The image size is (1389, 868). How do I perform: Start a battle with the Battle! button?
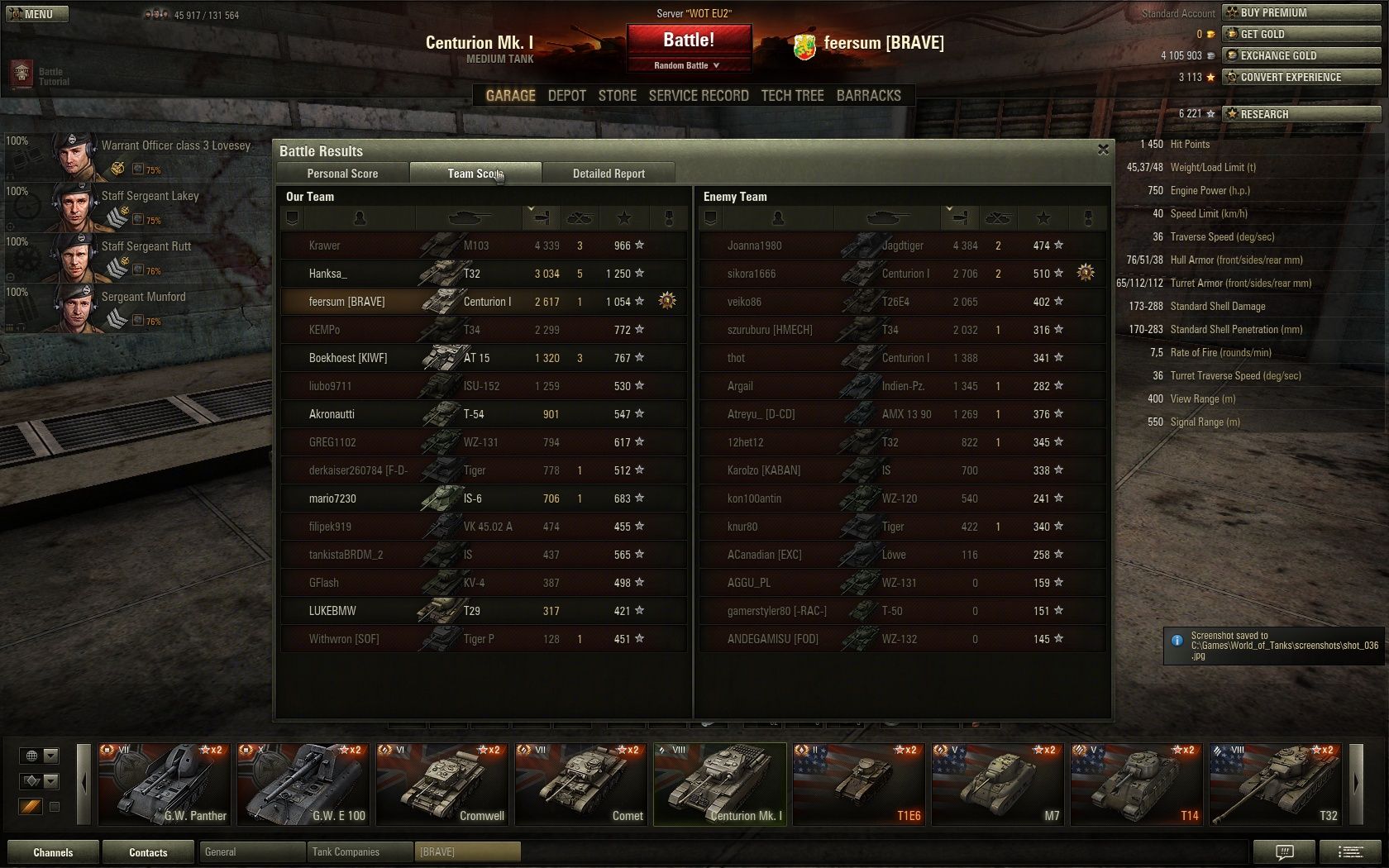click(x=689, y=40)
